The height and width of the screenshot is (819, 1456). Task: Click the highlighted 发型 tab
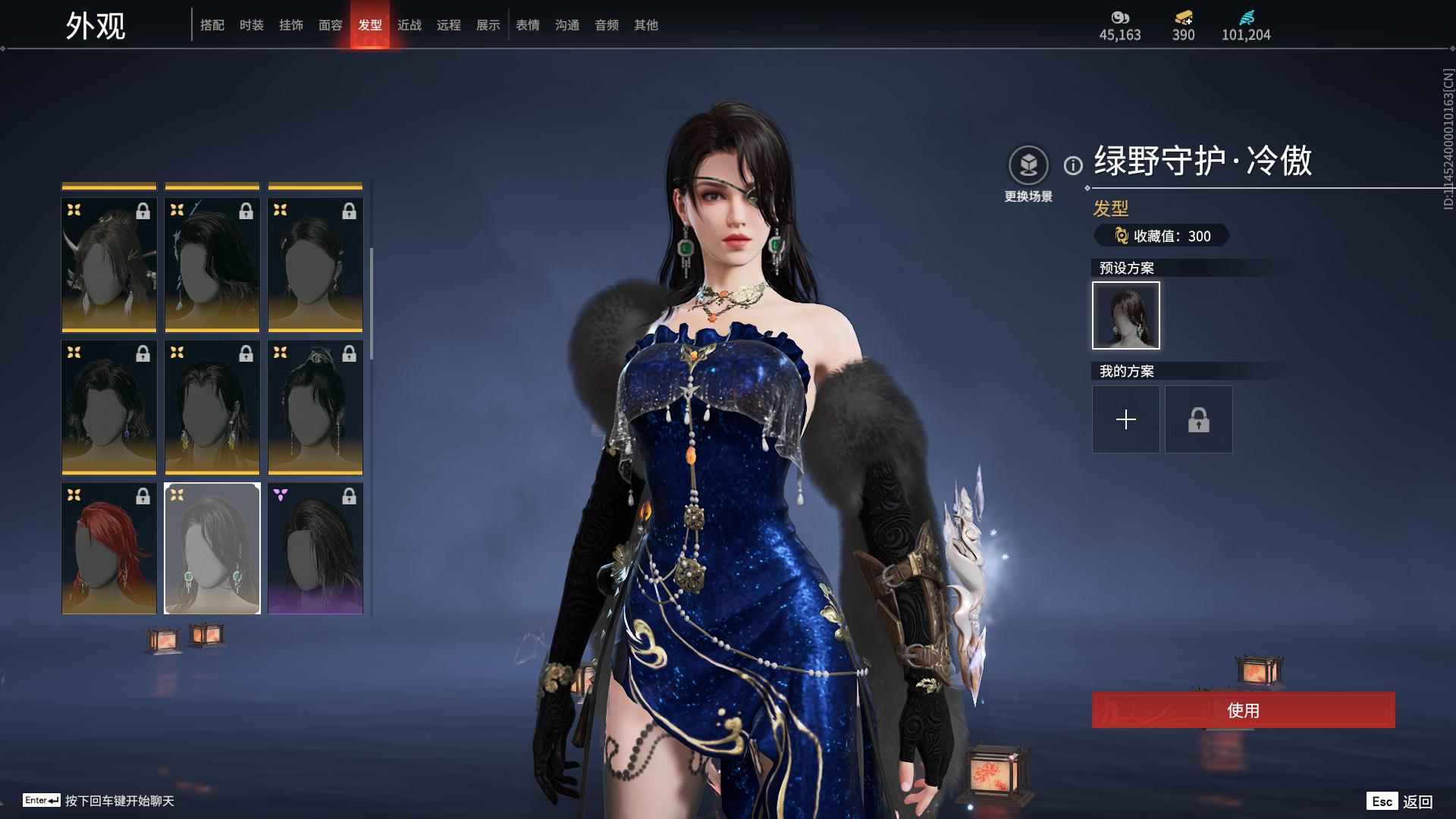(x=370, y=25)
